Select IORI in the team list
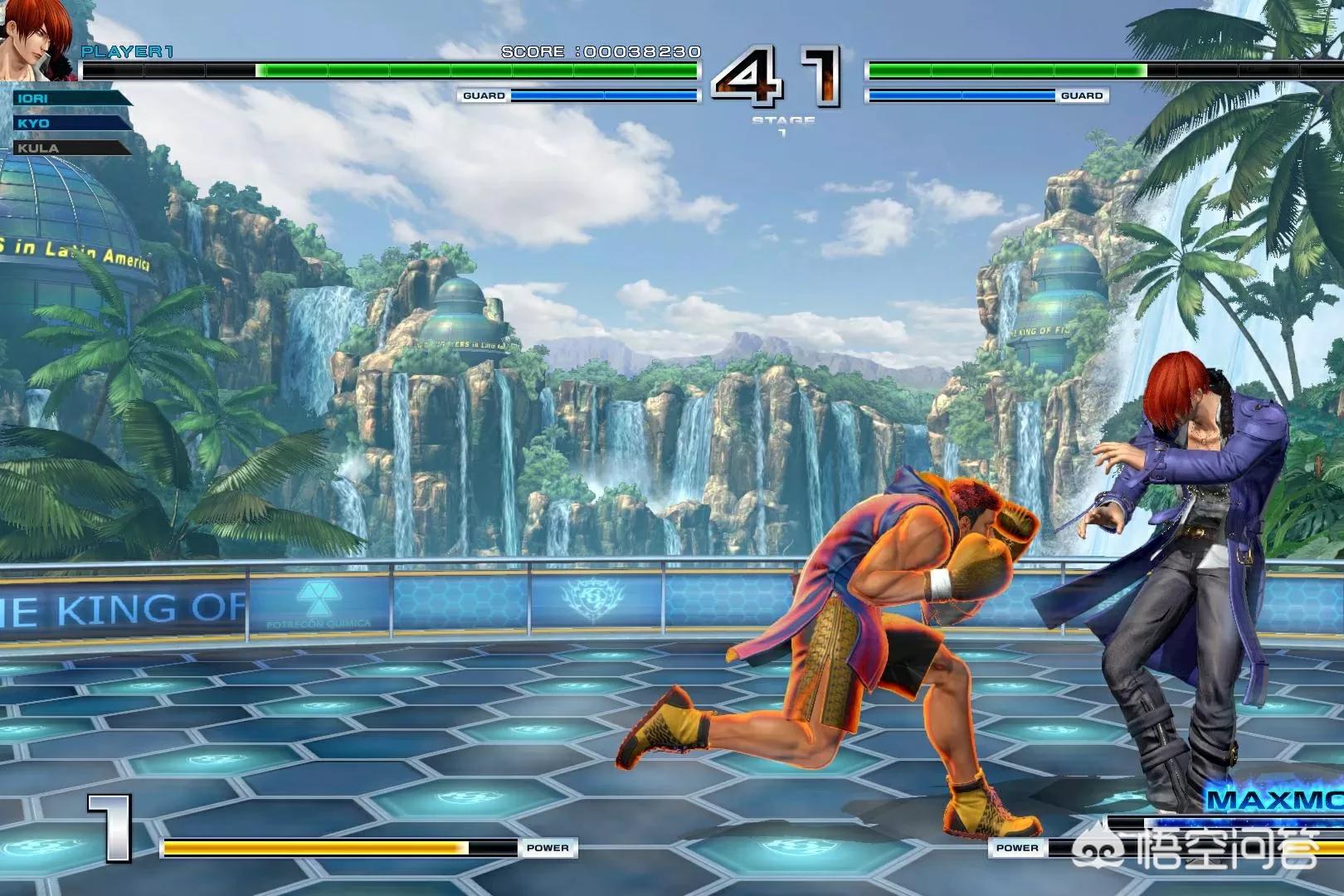 [x=71, y=99]
